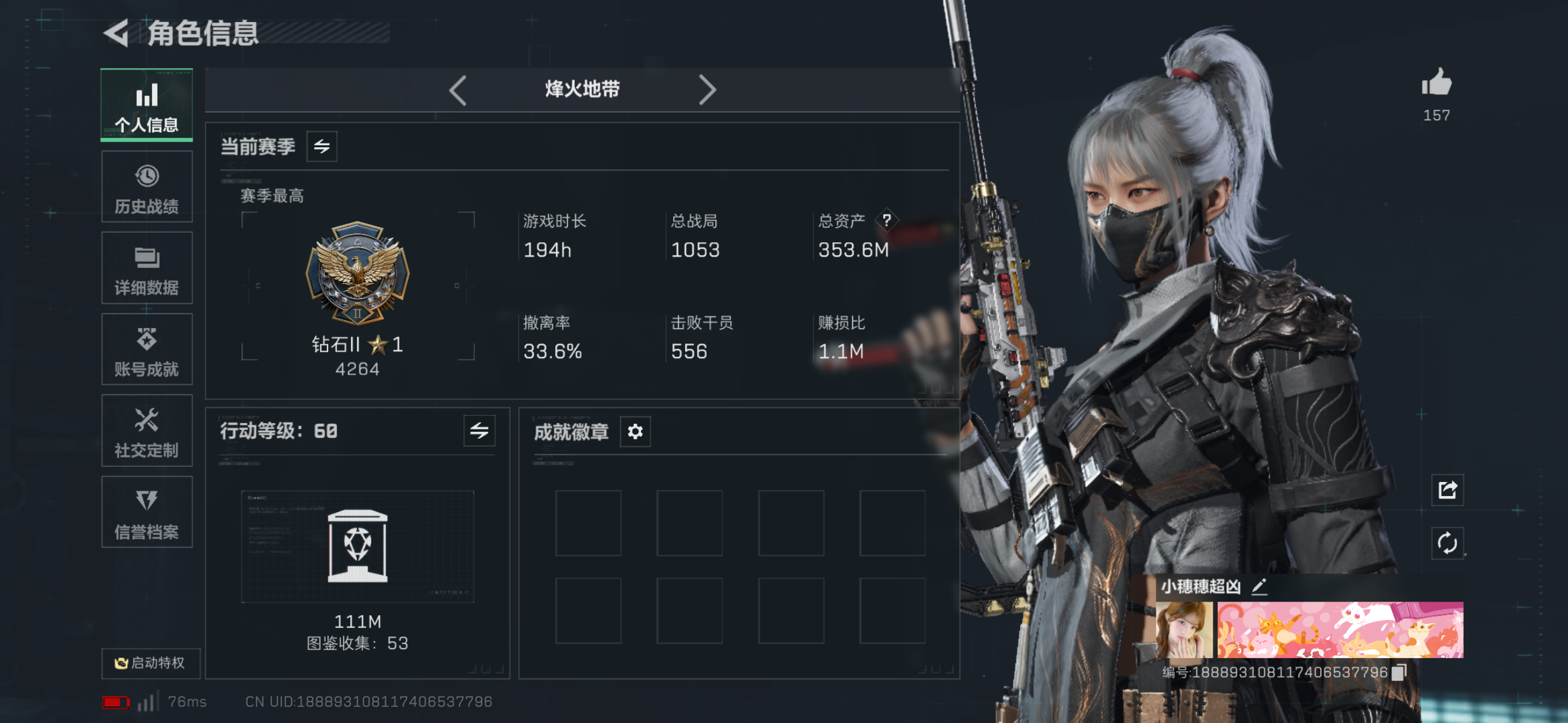
Task: Open the 社交定制 customization panel
Action: [147, 430]
